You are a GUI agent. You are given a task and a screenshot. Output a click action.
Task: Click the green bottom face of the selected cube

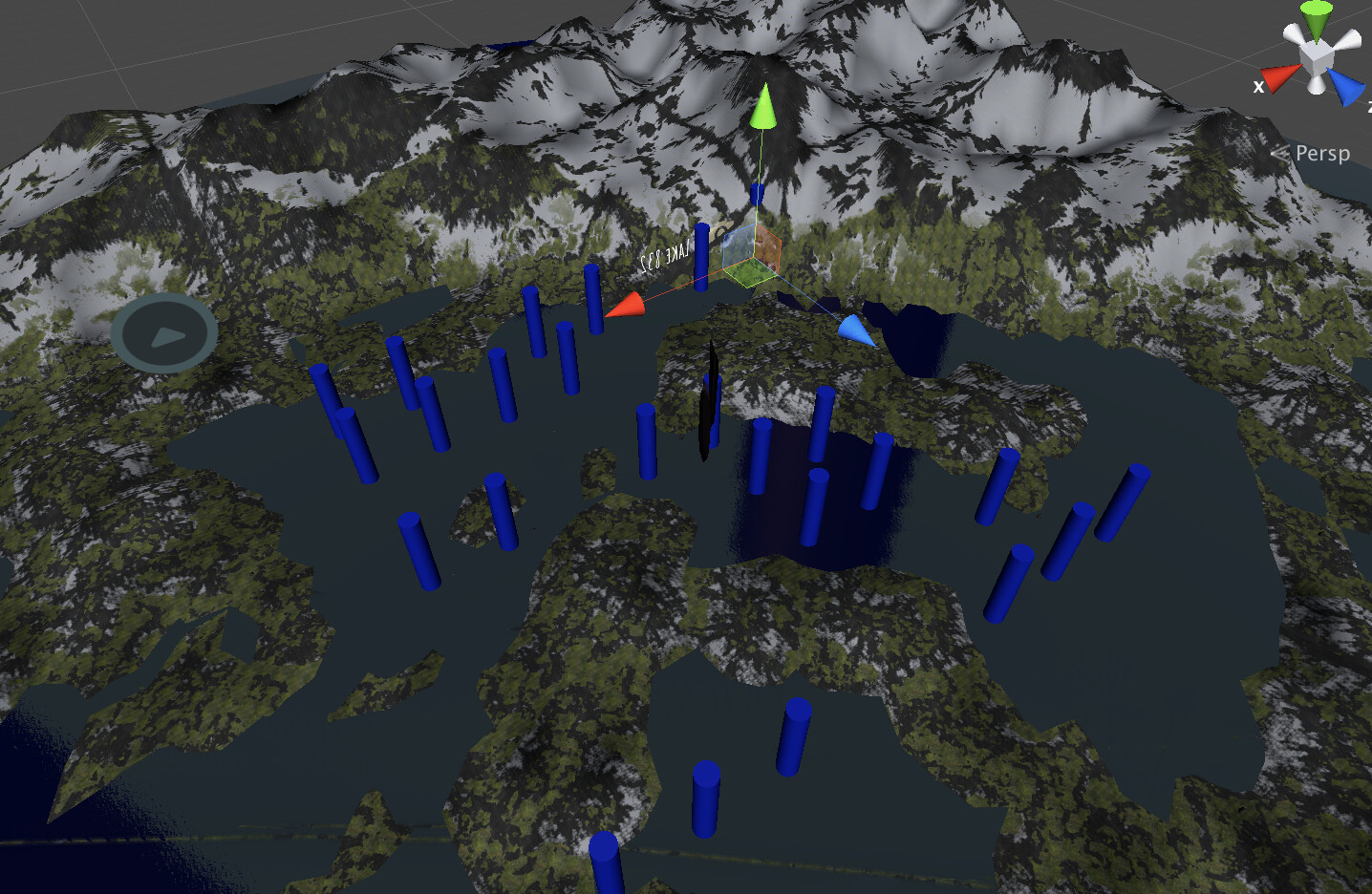pos(747,275)
